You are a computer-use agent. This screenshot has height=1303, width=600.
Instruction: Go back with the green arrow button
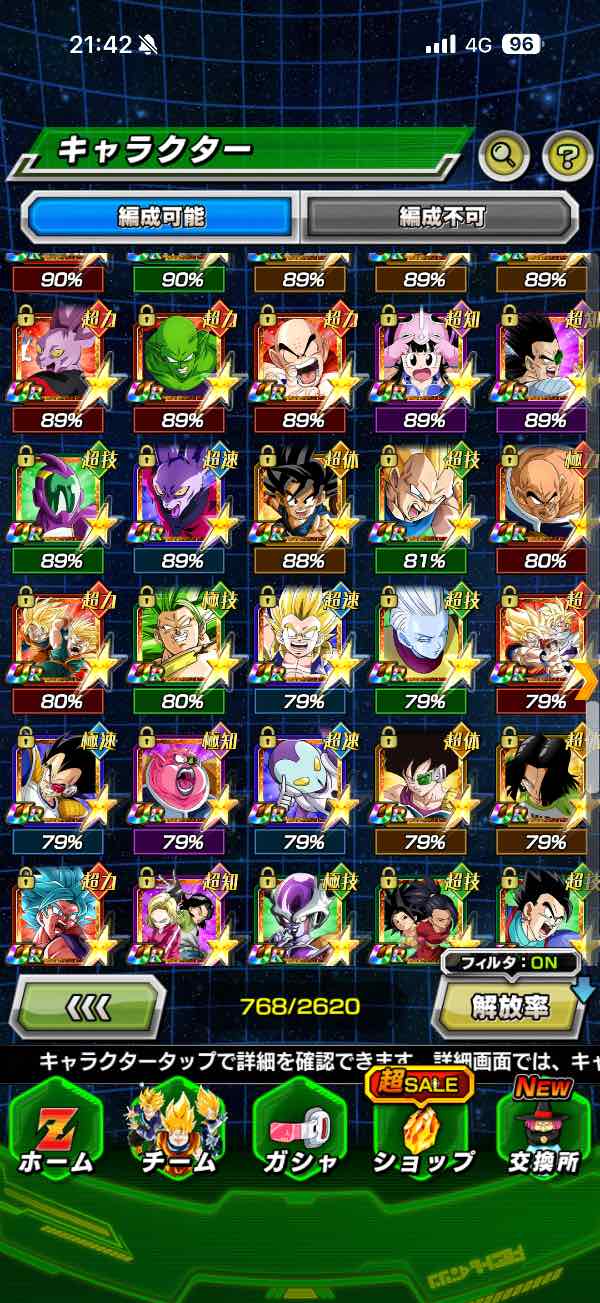tap(88, 1008)
